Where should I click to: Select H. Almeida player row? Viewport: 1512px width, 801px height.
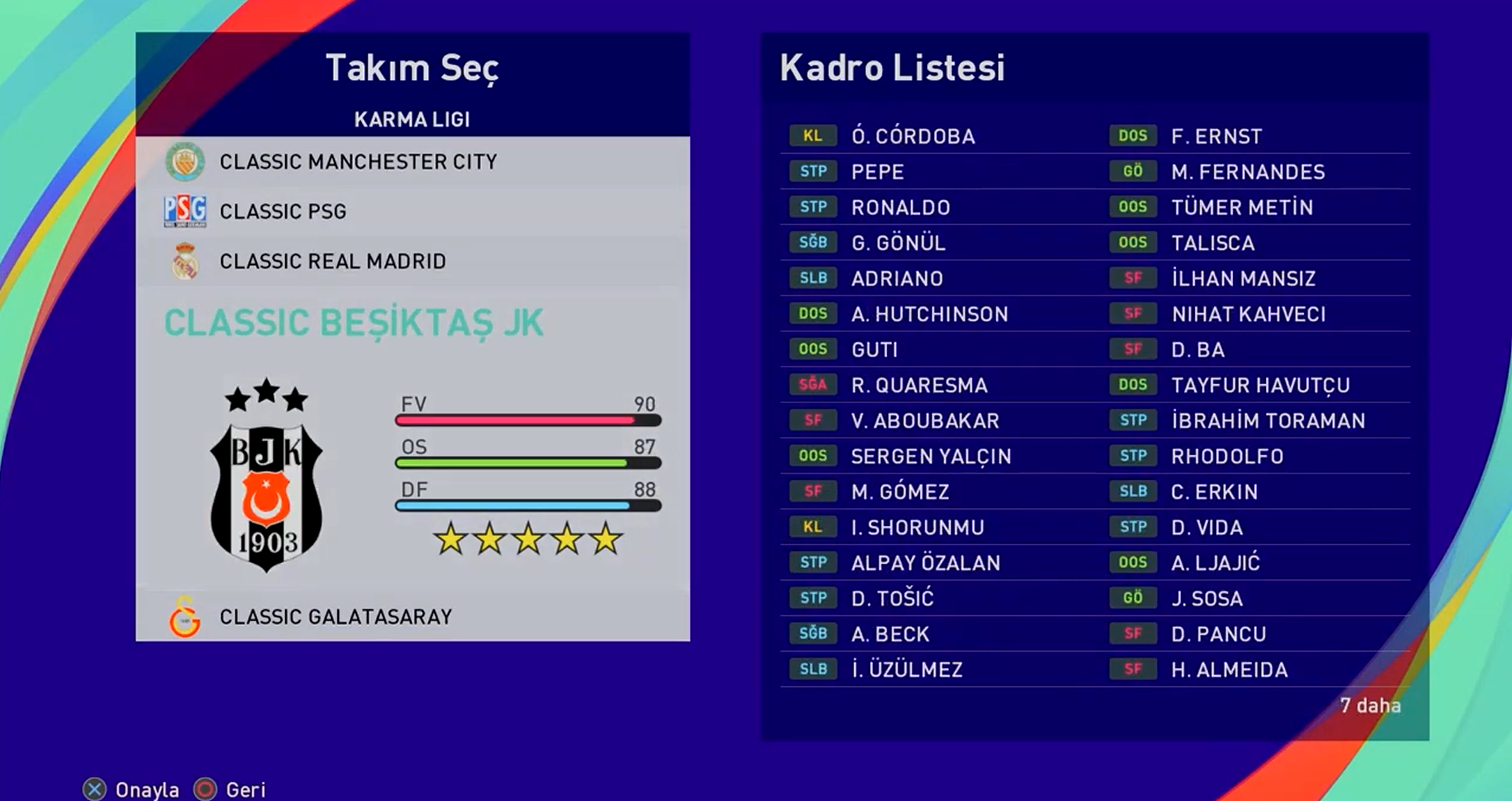1229,670
